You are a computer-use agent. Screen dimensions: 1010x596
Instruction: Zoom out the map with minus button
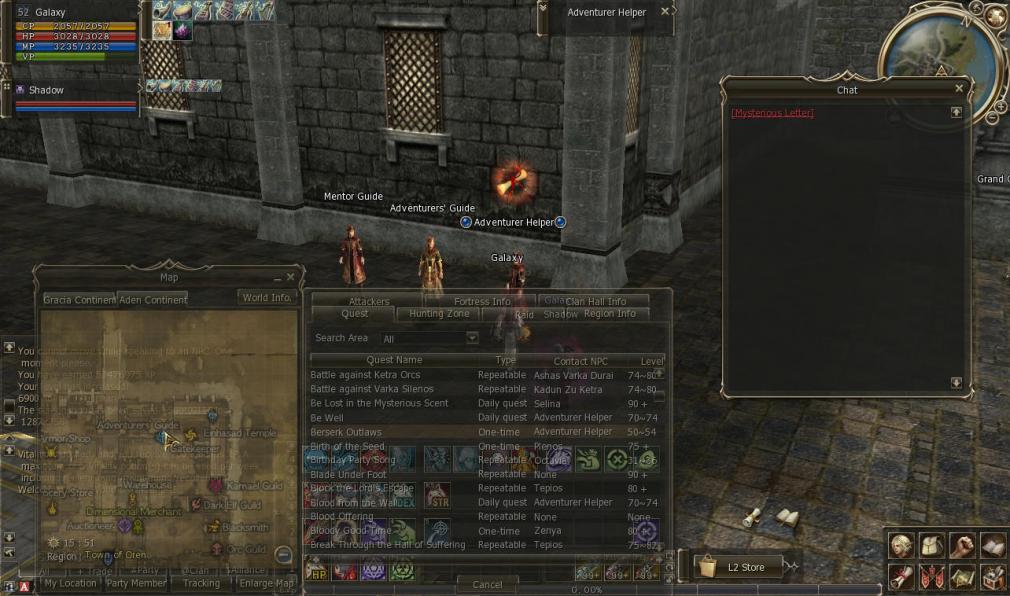[284, 555]
